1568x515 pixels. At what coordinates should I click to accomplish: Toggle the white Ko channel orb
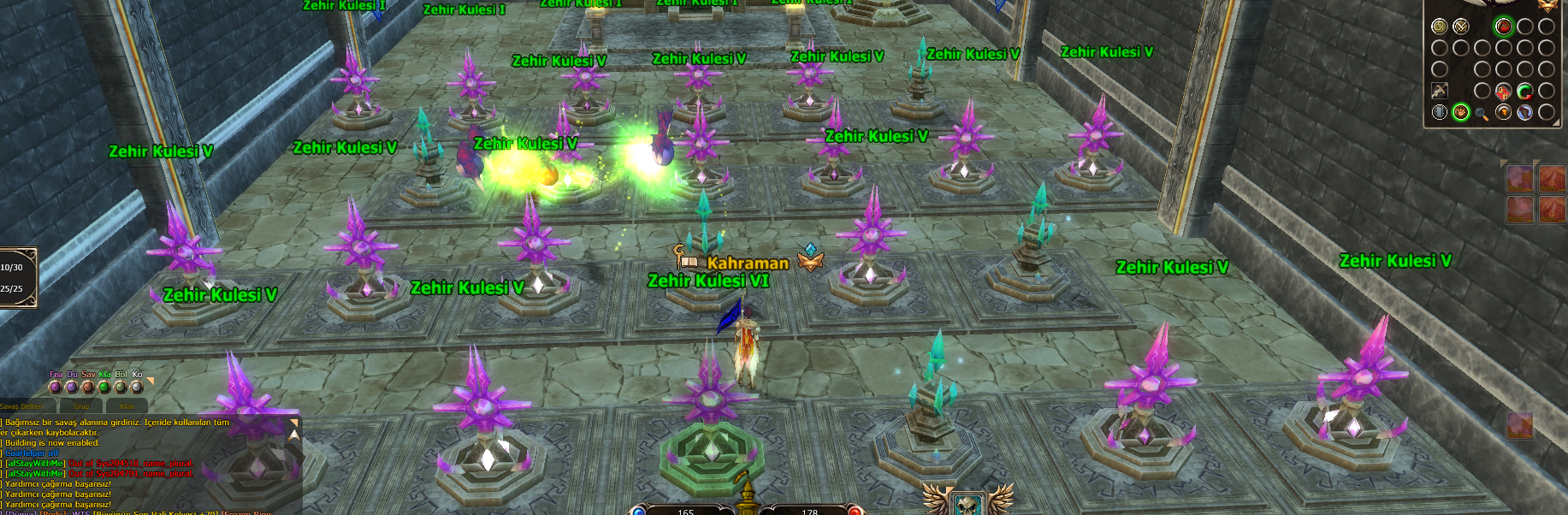pyautogui.click(x=137, y=387)
